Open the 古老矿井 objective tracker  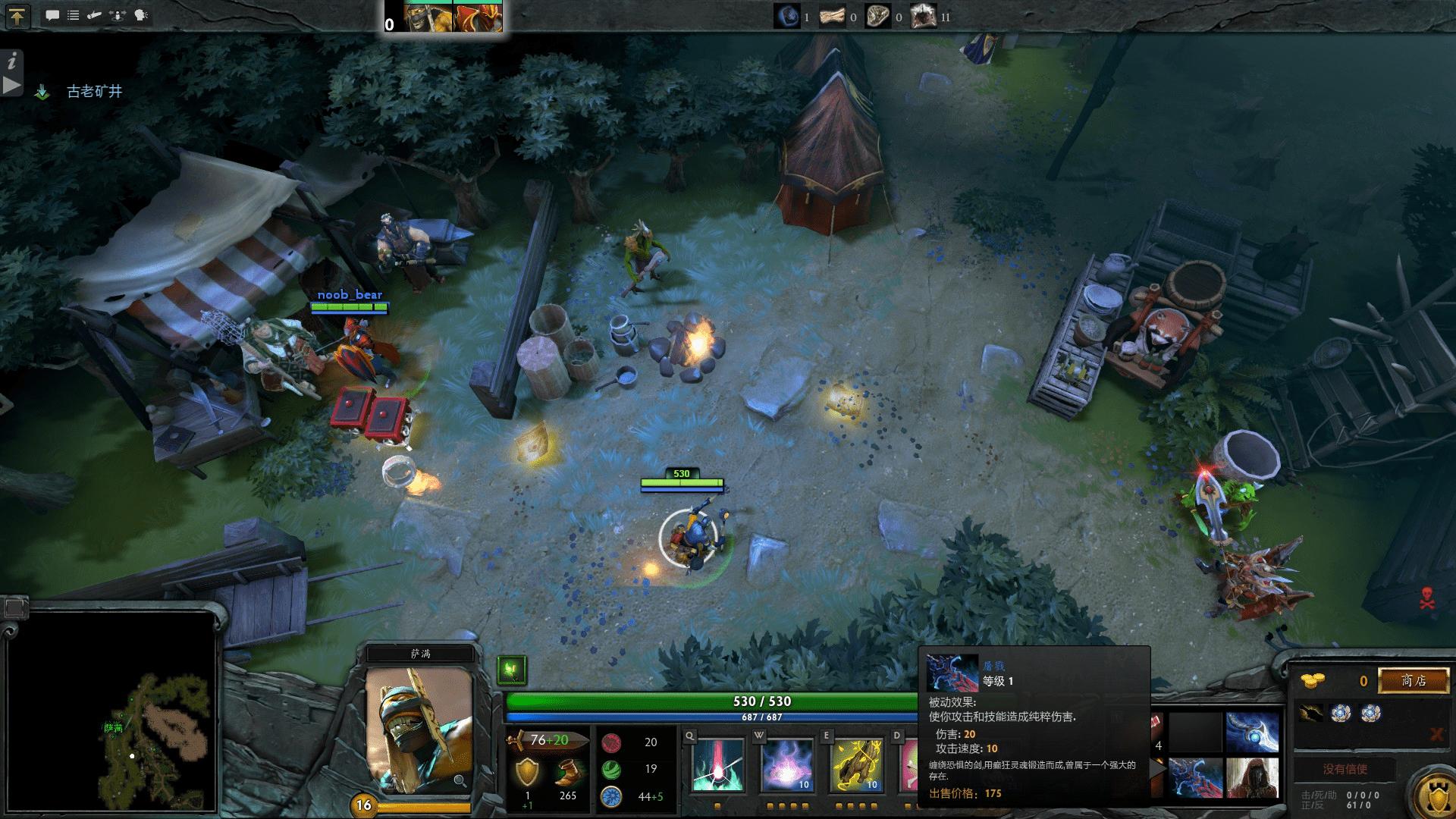[x=94, y=92]
